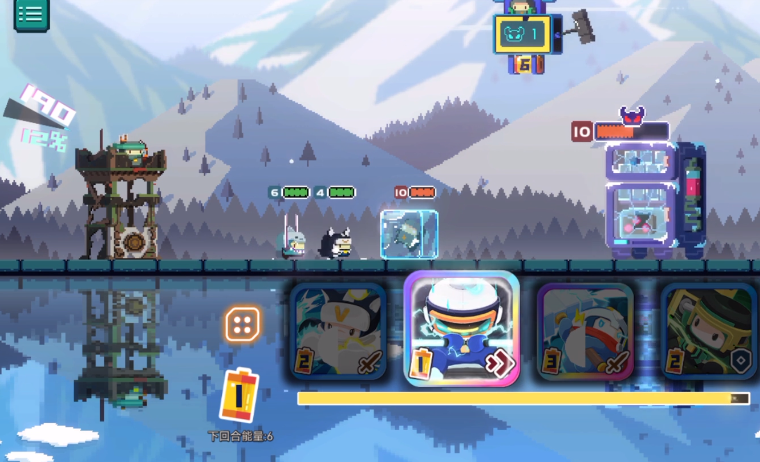Select the white-haired swordsman card costing 2

[338, 332]
